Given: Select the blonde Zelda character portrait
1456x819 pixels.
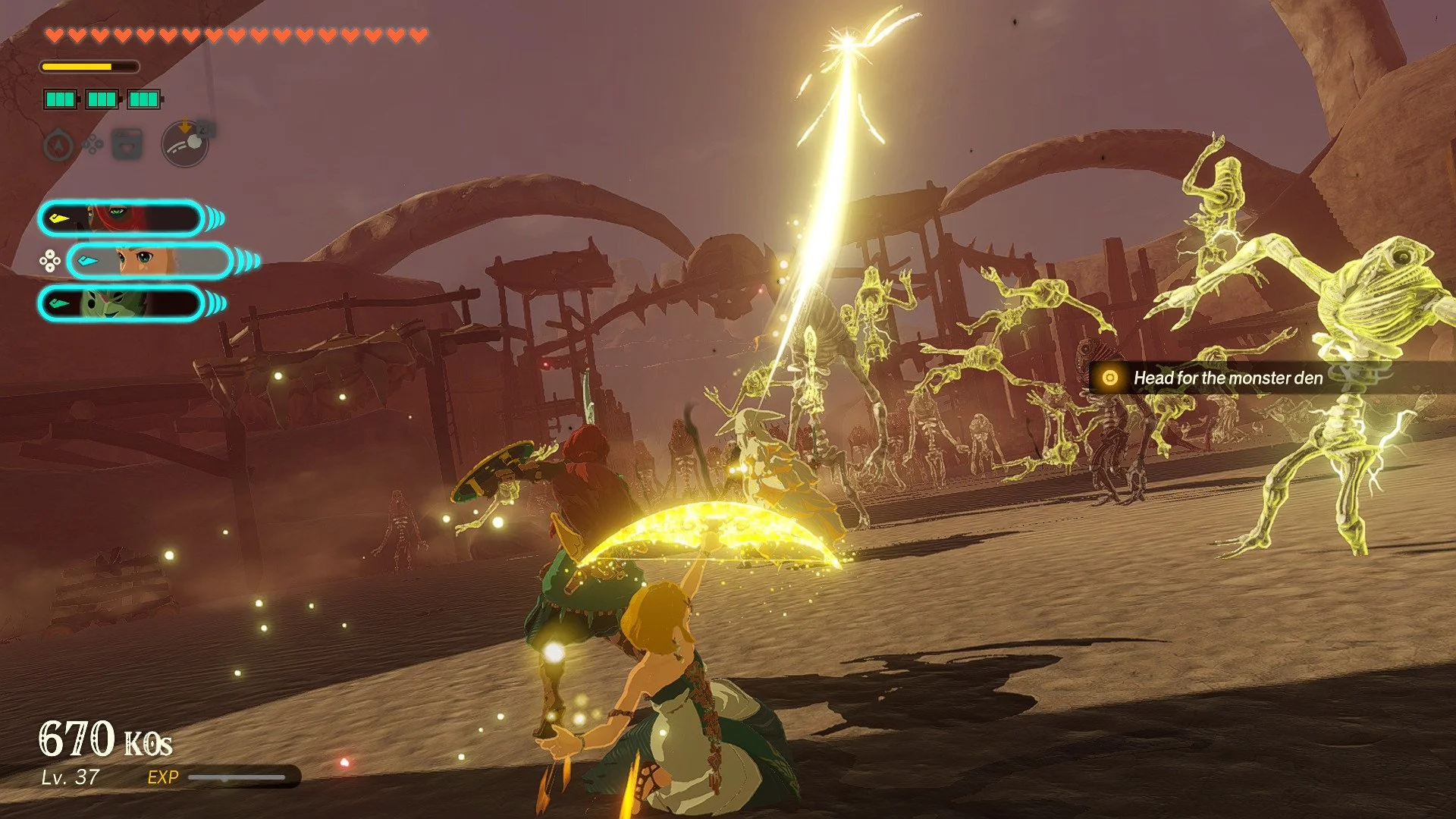Looking at the screenshot, I should 149,262.
